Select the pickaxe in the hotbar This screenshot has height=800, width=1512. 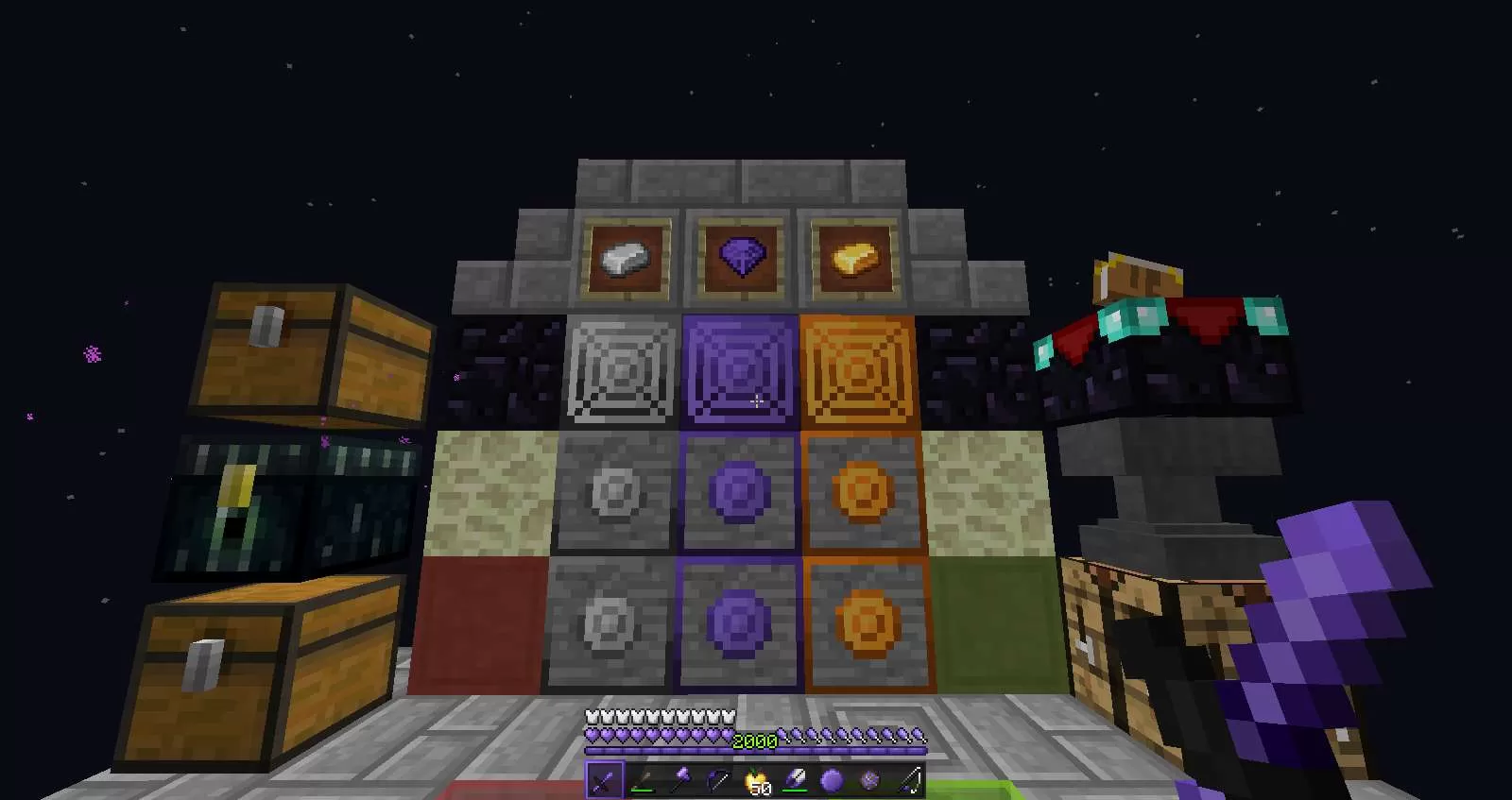(720, 779)
